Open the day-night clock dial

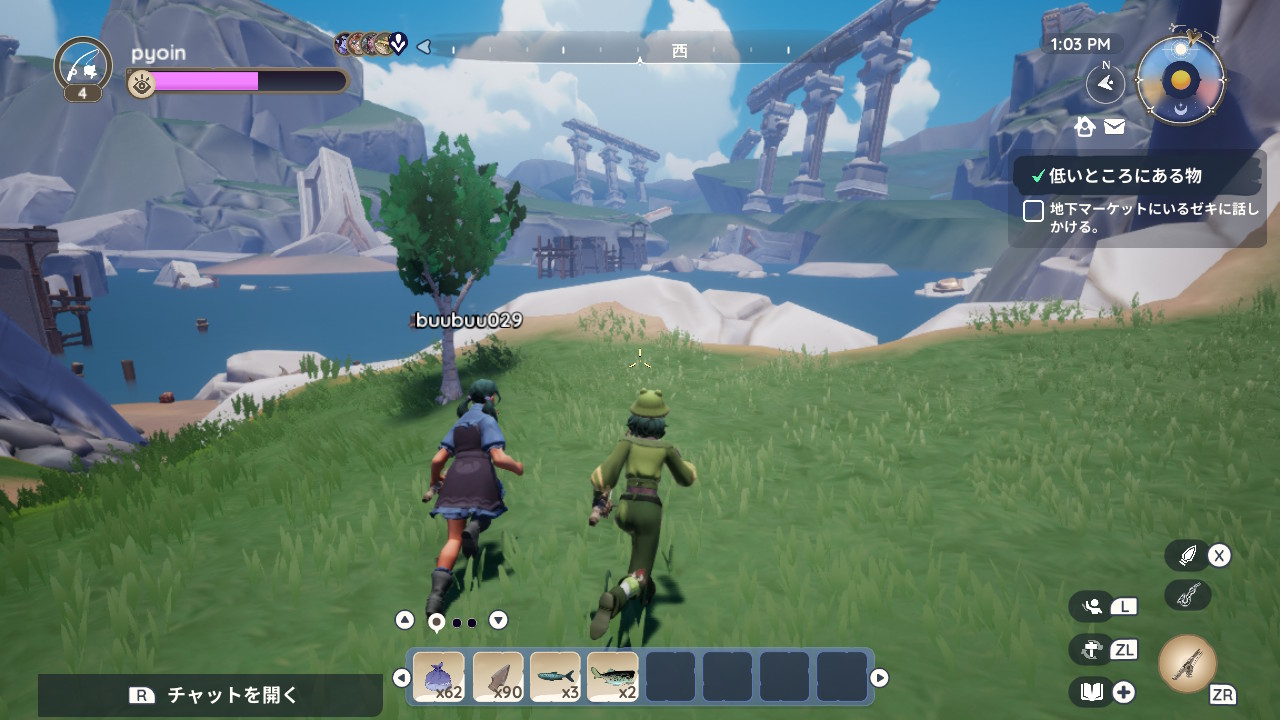(1181, 80)
